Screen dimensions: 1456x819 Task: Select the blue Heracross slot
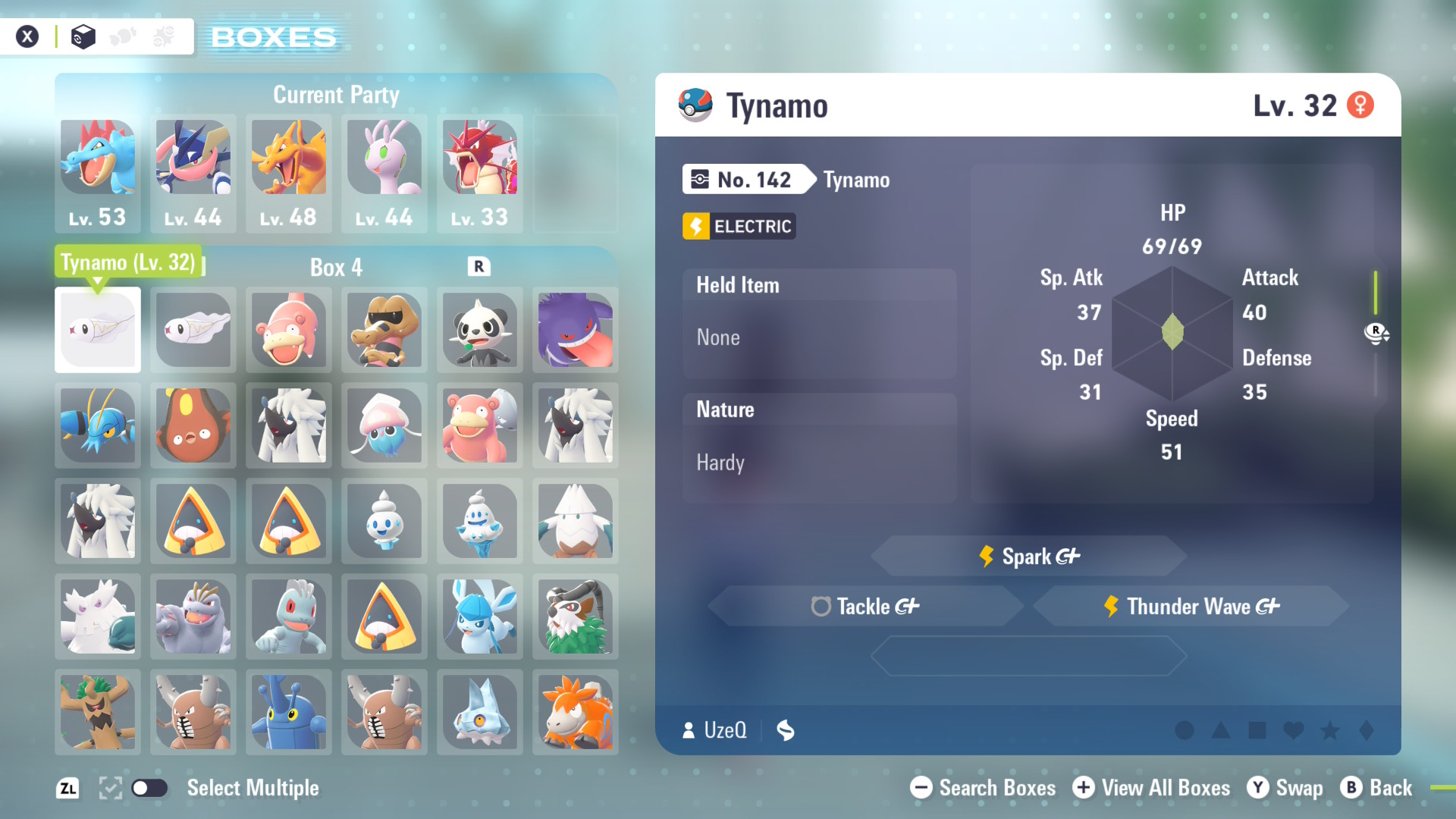pyautogui.click(x=289, y=712)
